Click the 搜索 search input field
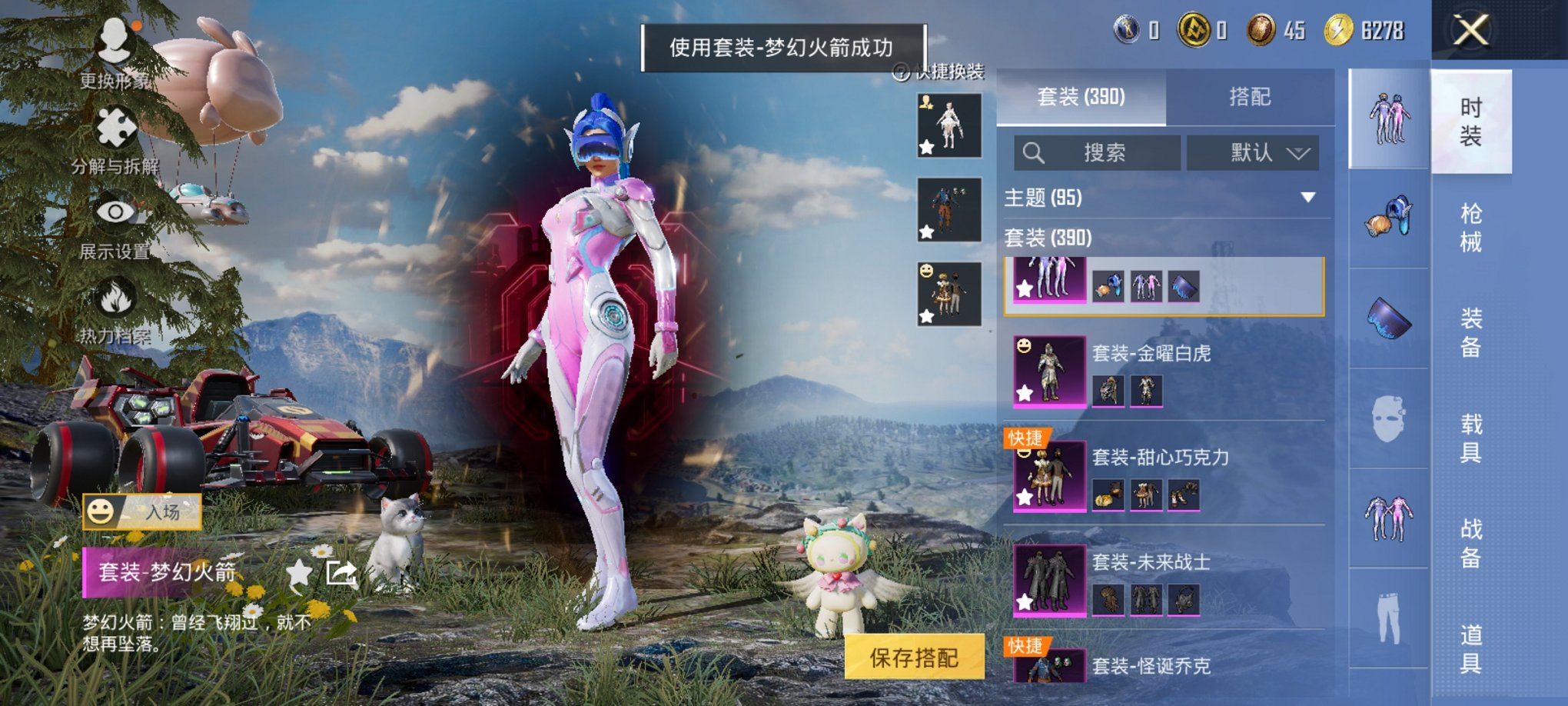 click(1099, 152)
